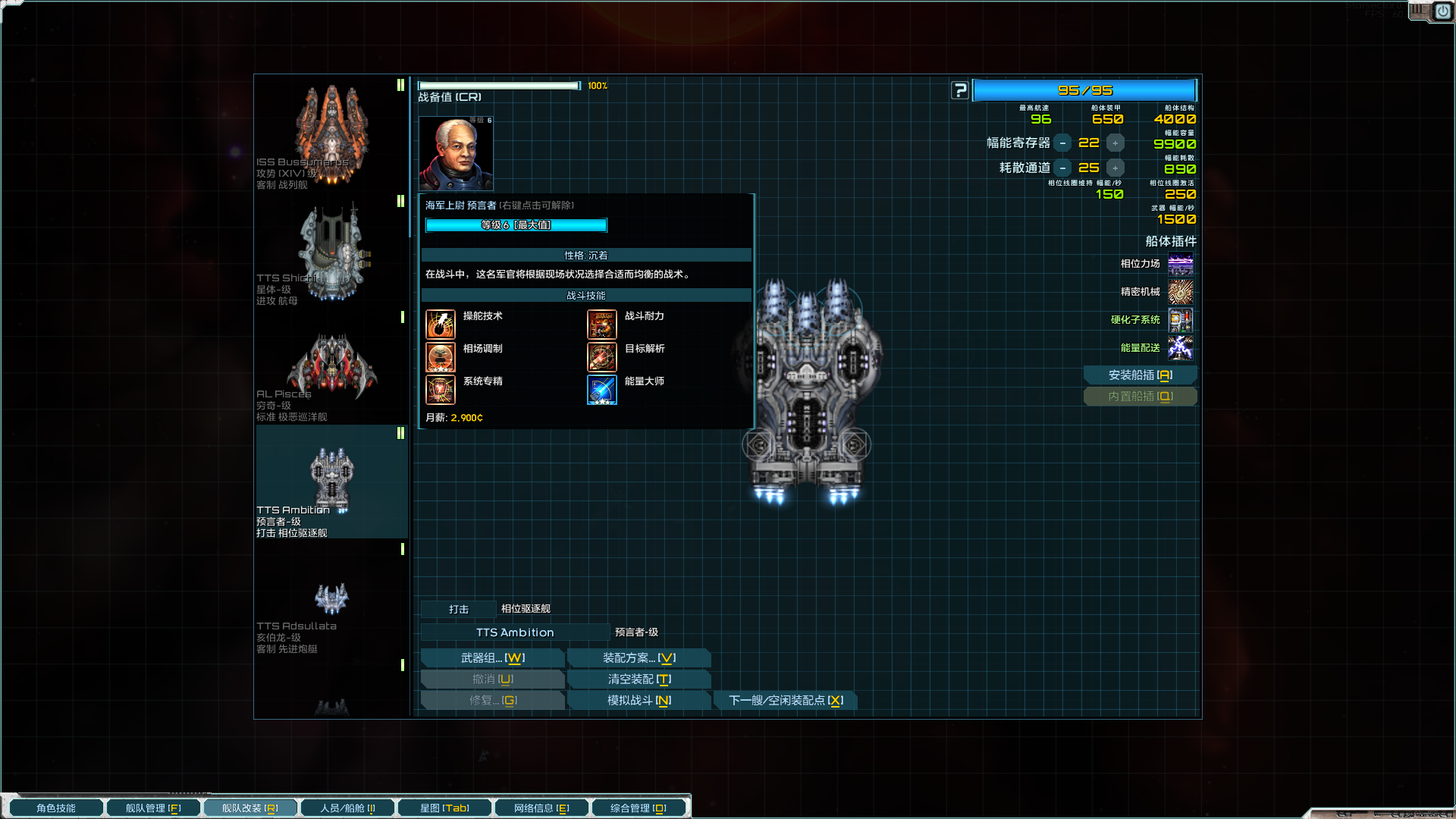Select the 相位力场 hull mod icon

pos(1180,265)
